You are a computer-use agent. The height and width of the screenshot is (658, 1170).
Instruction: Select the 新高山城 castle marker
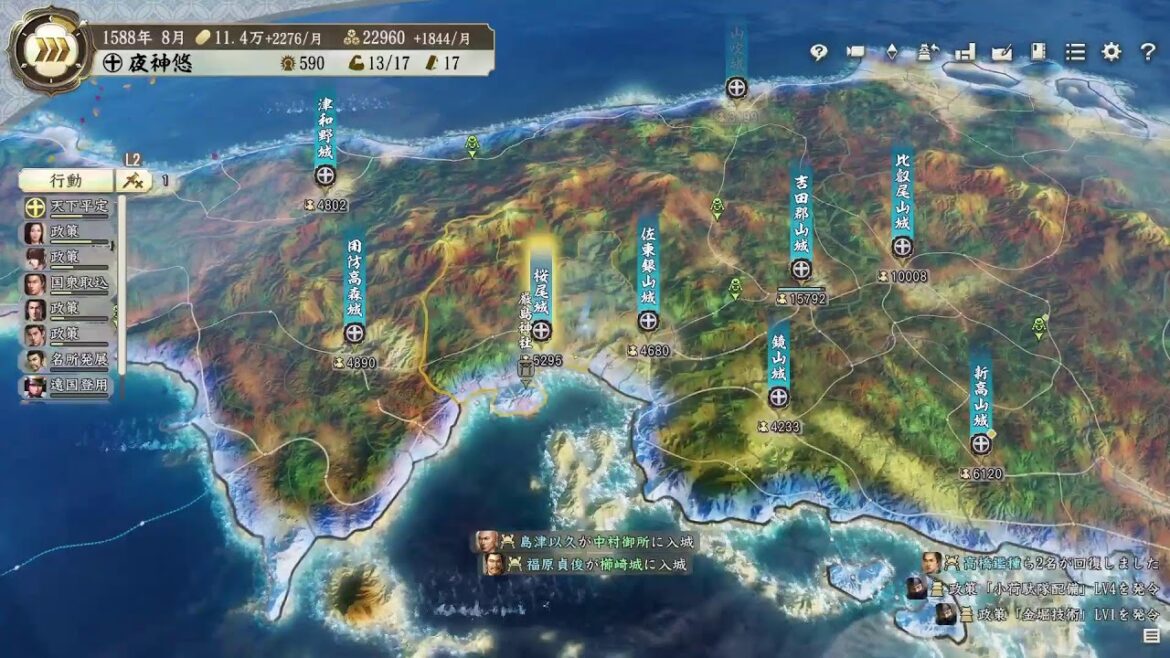click(x=981, y=444)
